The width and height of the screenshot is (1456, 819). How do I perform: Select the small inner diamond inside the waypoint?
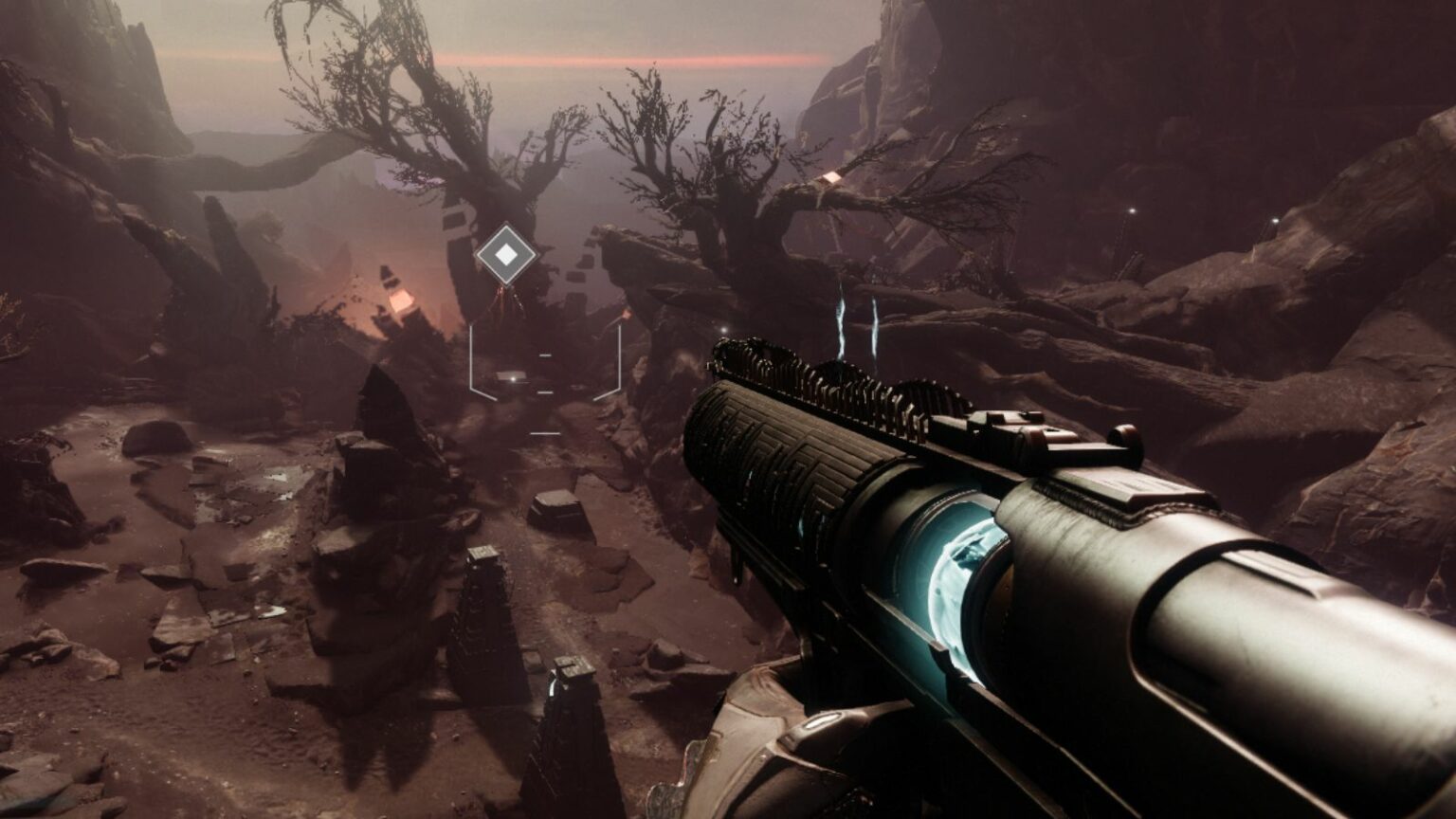[505, 254]
